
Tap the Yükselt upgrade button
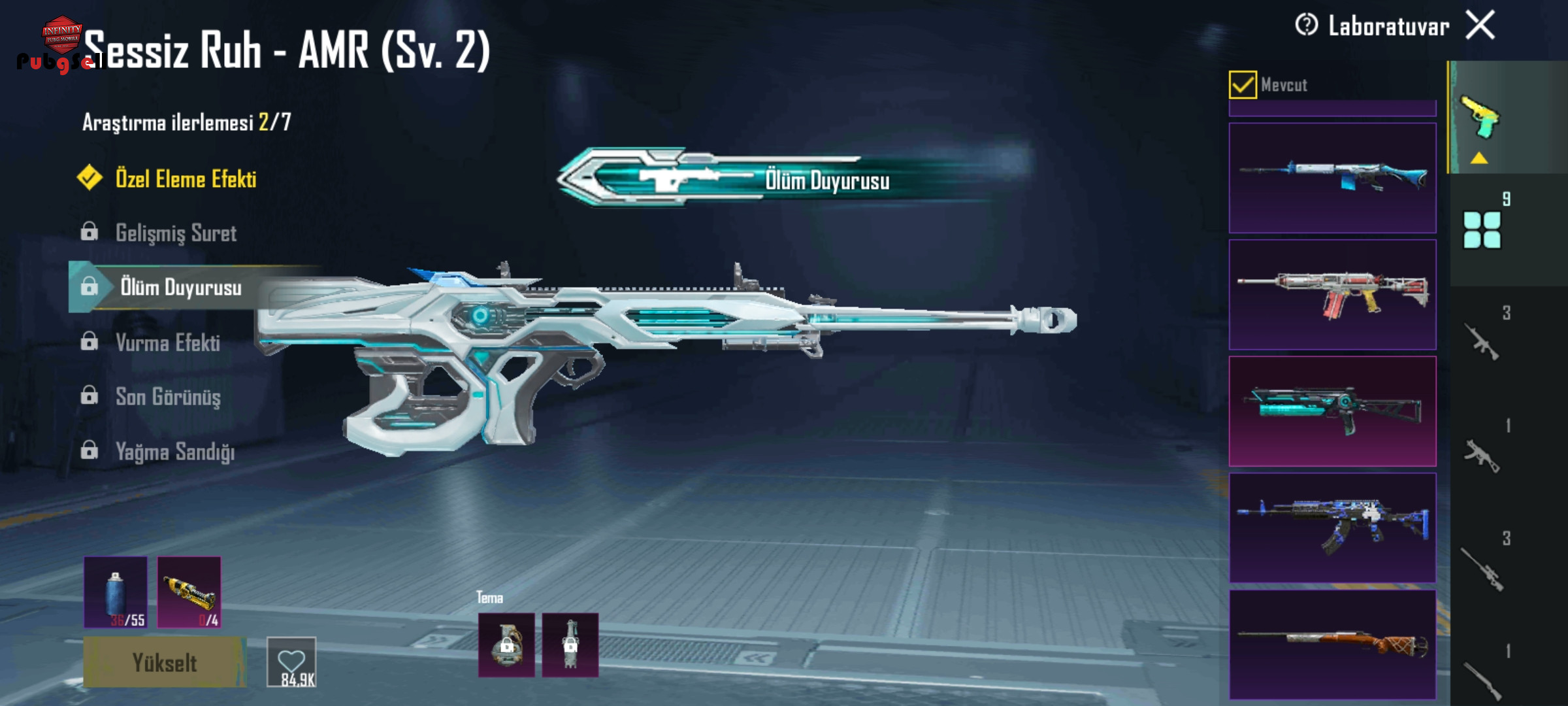[x=165, y=663]
